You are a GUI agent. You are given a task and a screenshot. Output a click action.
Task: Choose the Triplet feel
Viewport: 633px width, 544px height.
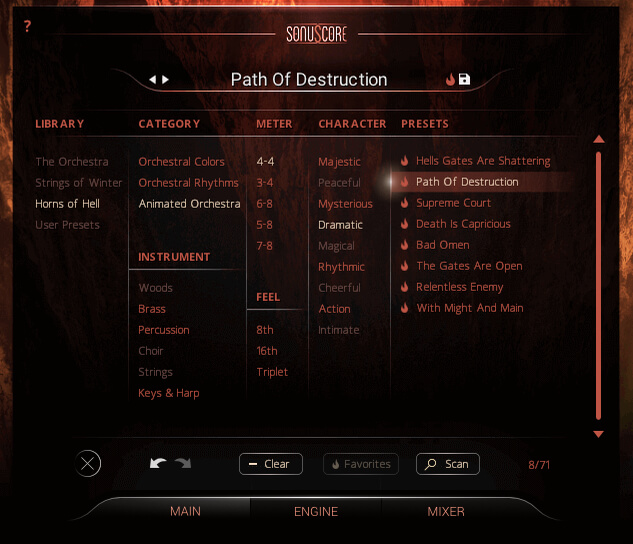[x=272, y=372]
